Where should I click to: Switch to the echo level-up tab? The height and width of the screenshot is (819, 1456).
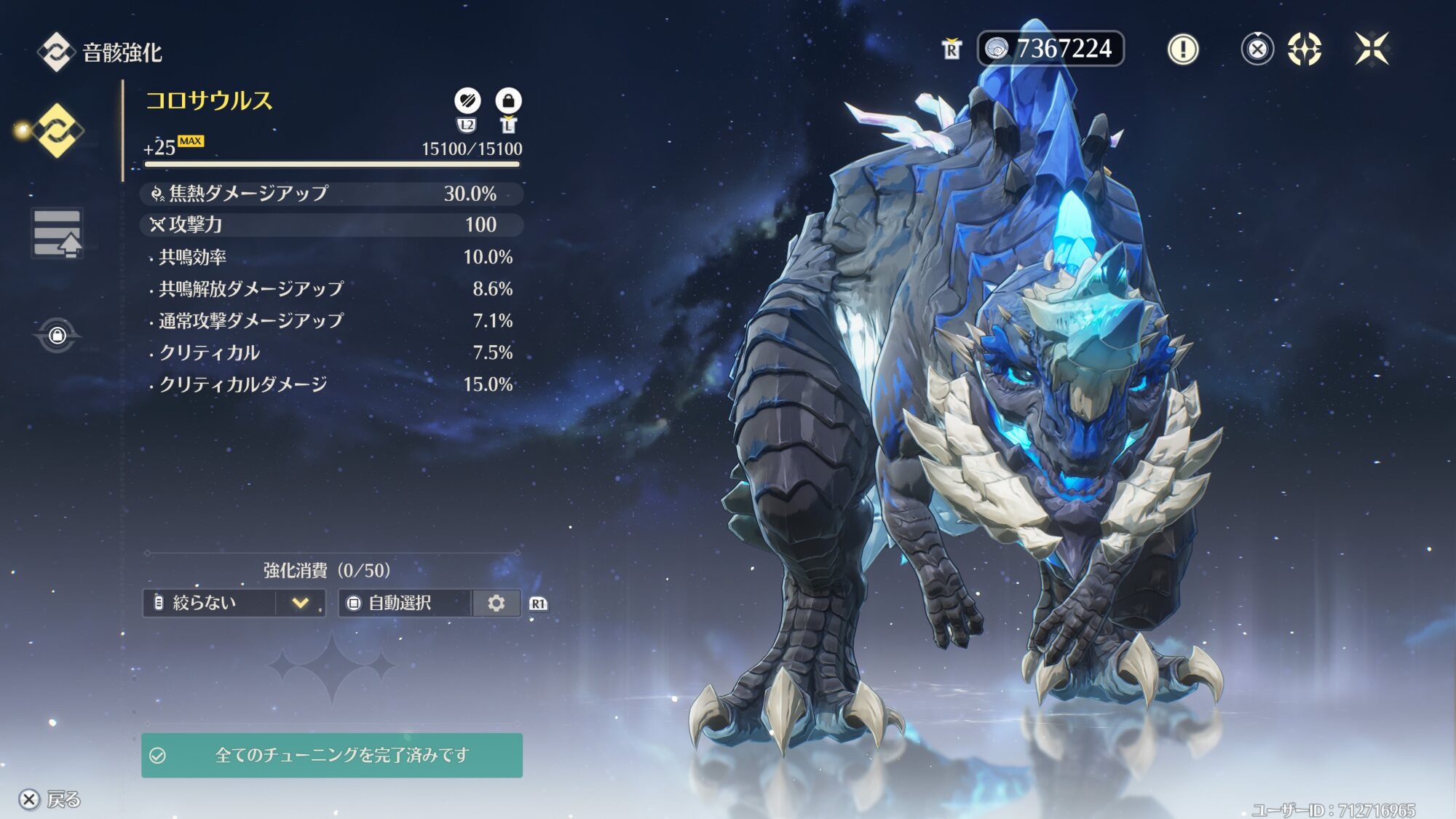pos(57,131)
